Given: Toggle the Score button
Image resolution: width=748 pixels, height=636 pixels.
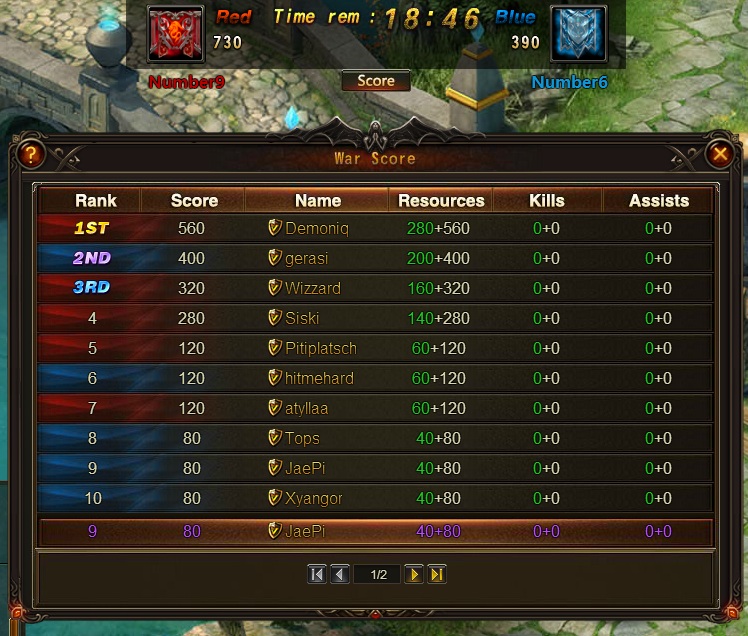Looking at the screenshot, I should [376, 81].
